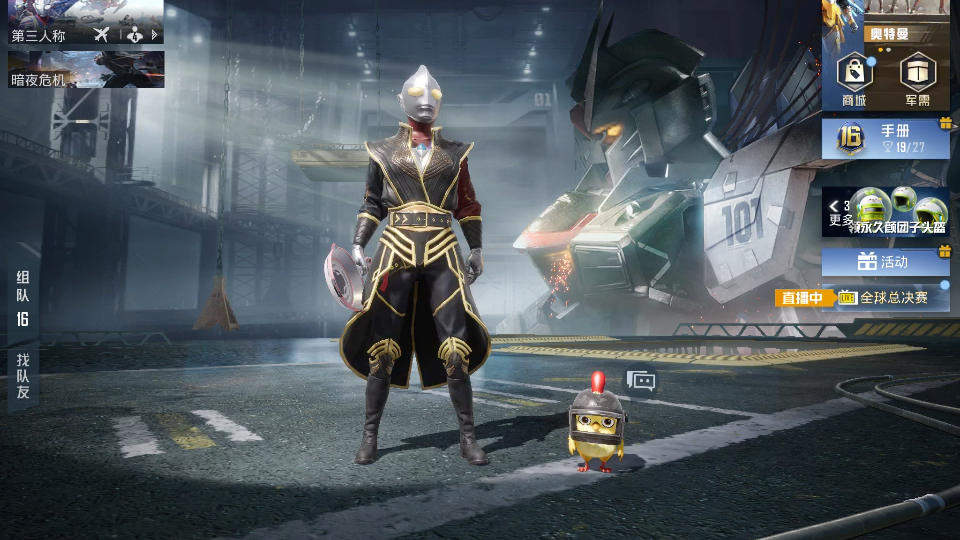Open the 手册 season handbook
Viewport: 960px width, 540px height.
(x=886, y=139)
